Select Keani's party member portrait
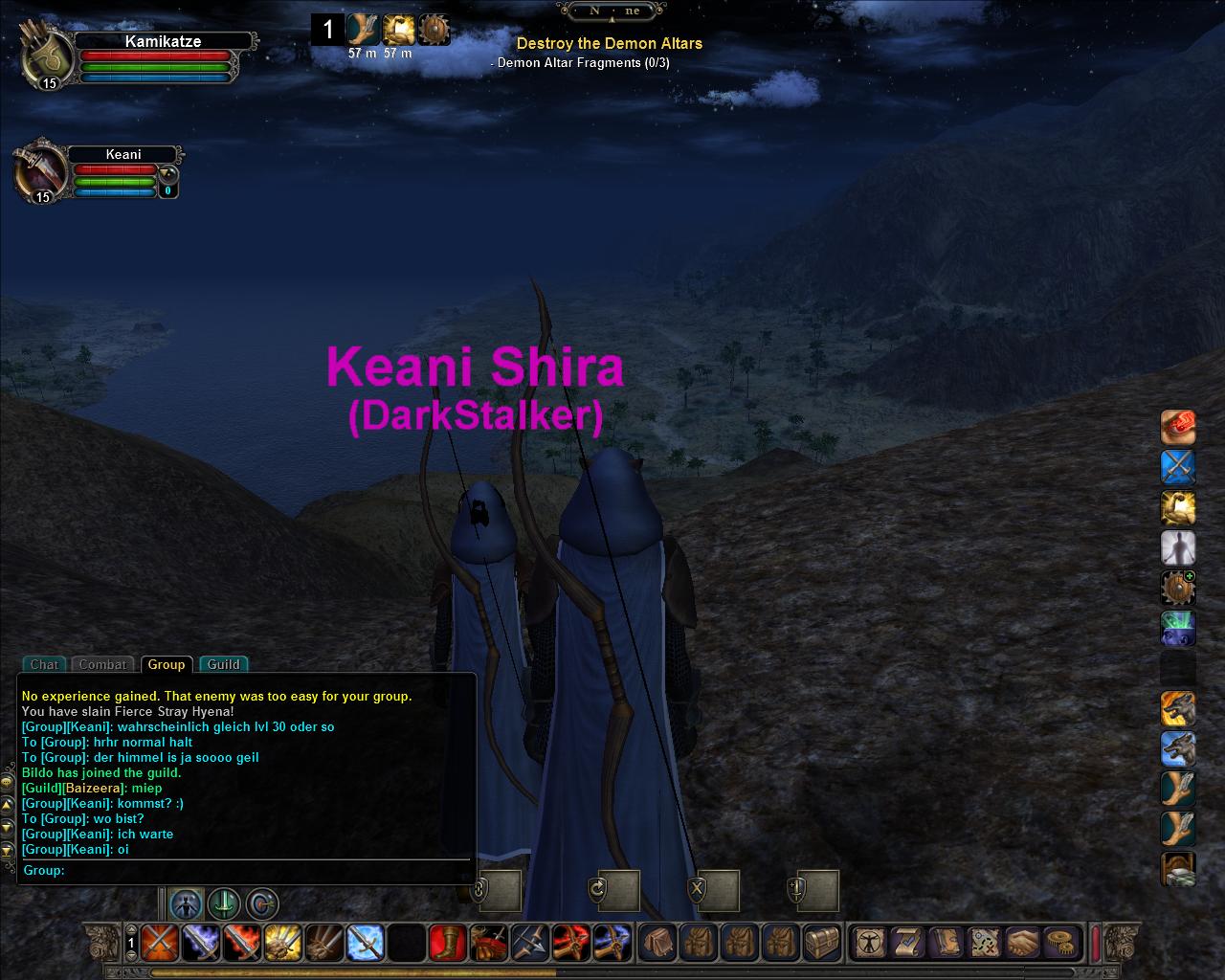1225x980 pixels. [x=40, y=173]
